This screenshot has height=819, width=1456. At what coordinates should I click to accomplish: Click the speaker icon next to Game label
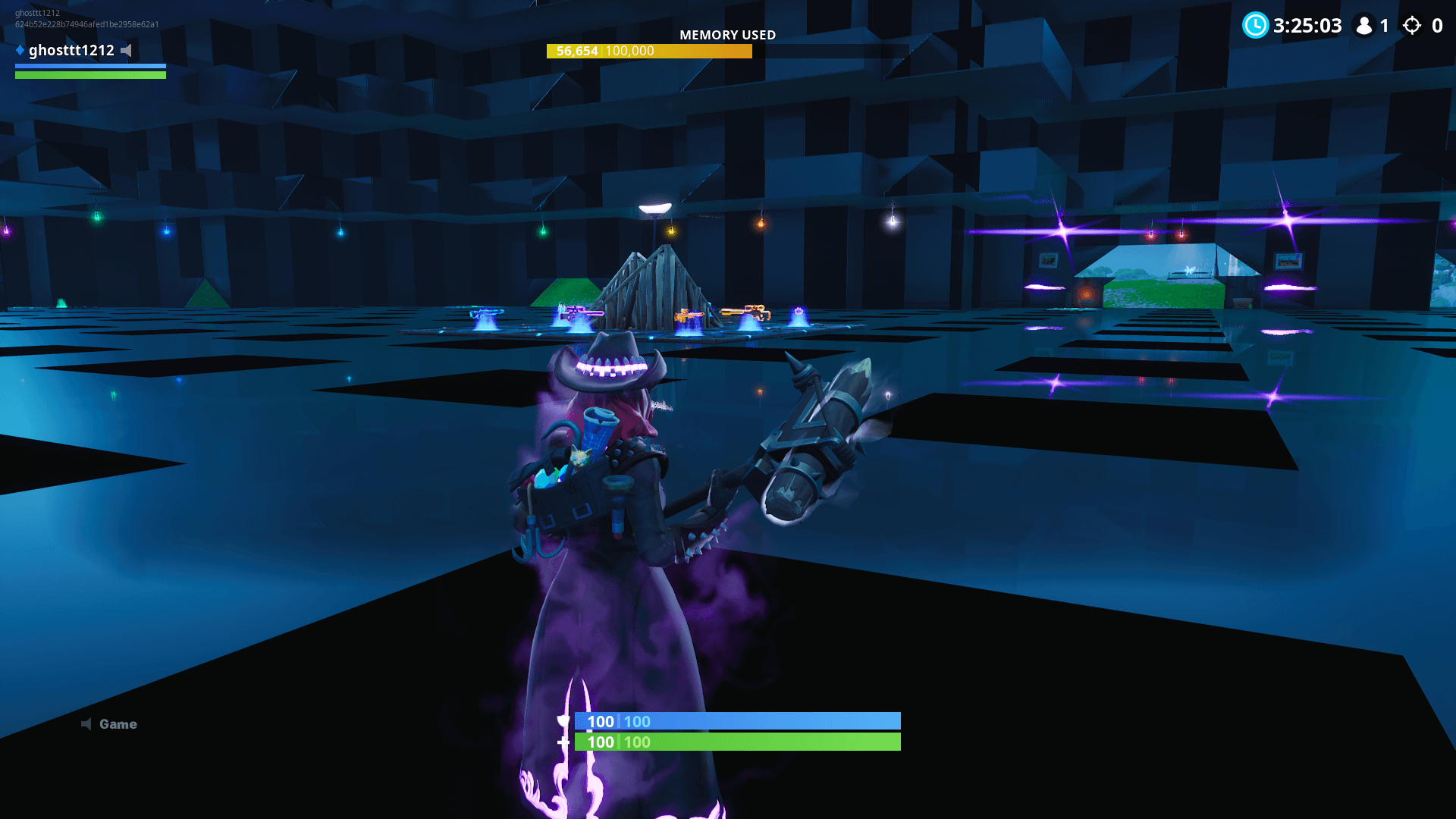pyautogui.click(x=87, y=723)
